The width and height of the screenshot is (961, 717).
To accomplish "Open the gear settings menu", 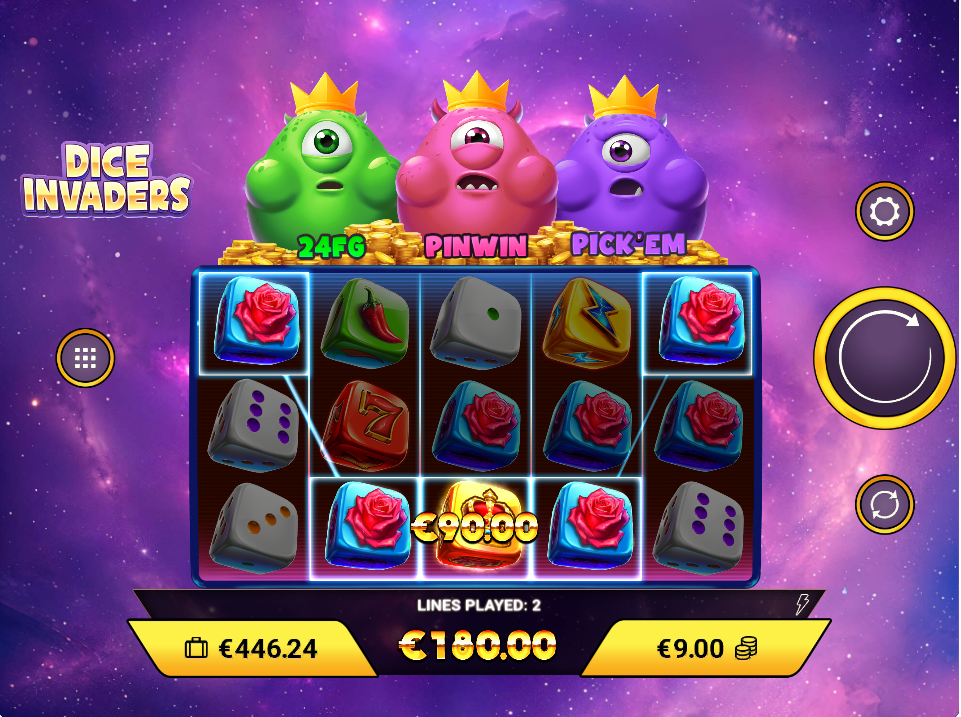I will [885, 211].
